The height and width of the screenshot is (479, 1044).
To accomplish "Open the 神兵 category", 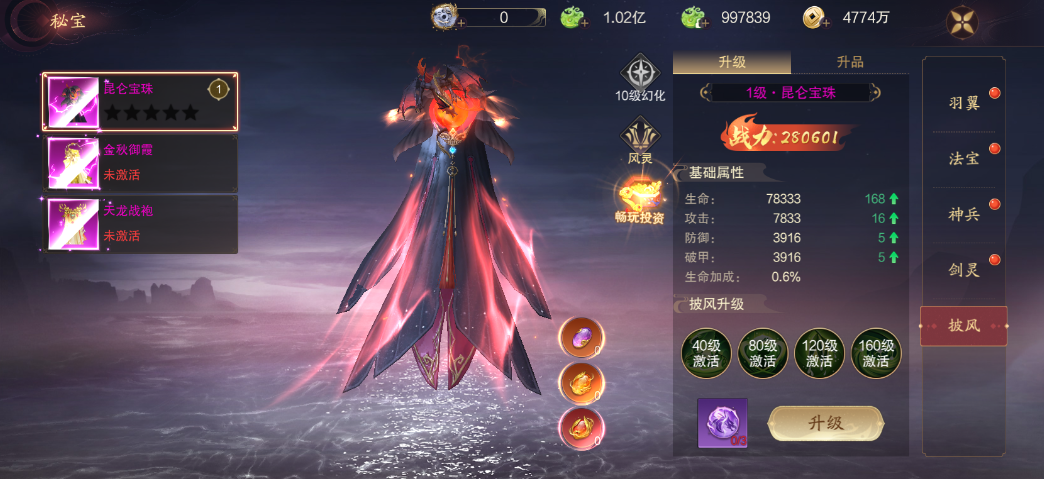I will click(x=964, y=215).
